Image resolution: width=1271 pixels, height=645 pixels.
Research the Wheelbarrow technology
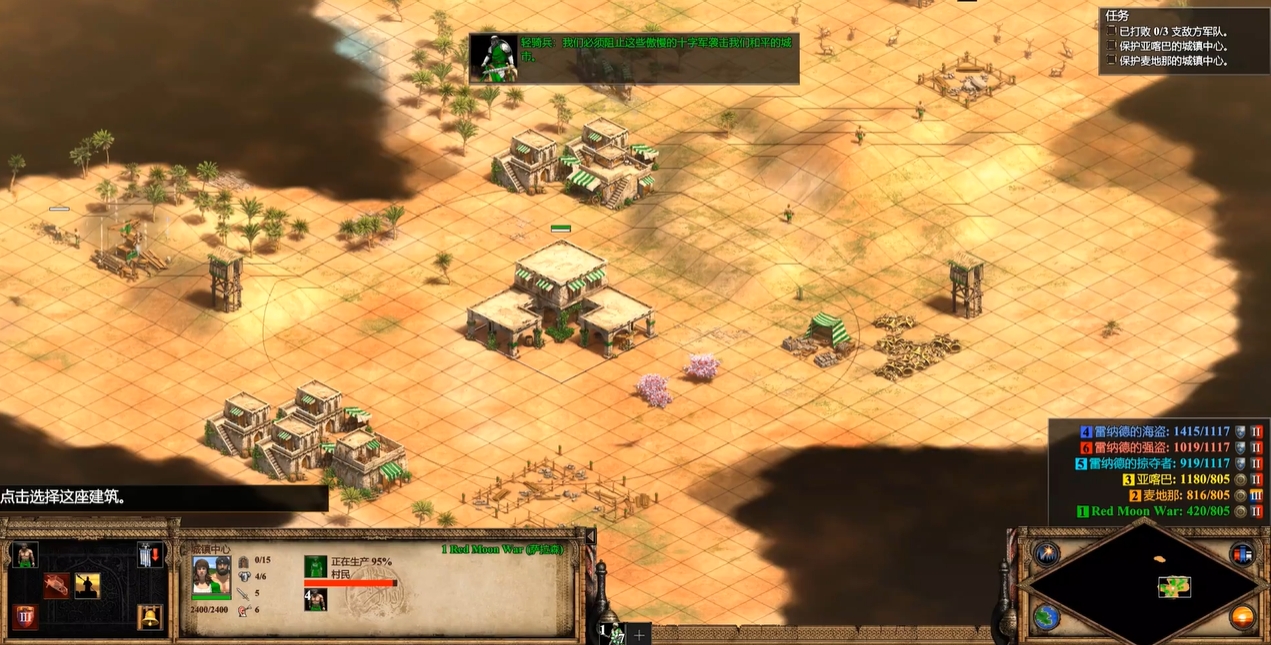(57, 586)
